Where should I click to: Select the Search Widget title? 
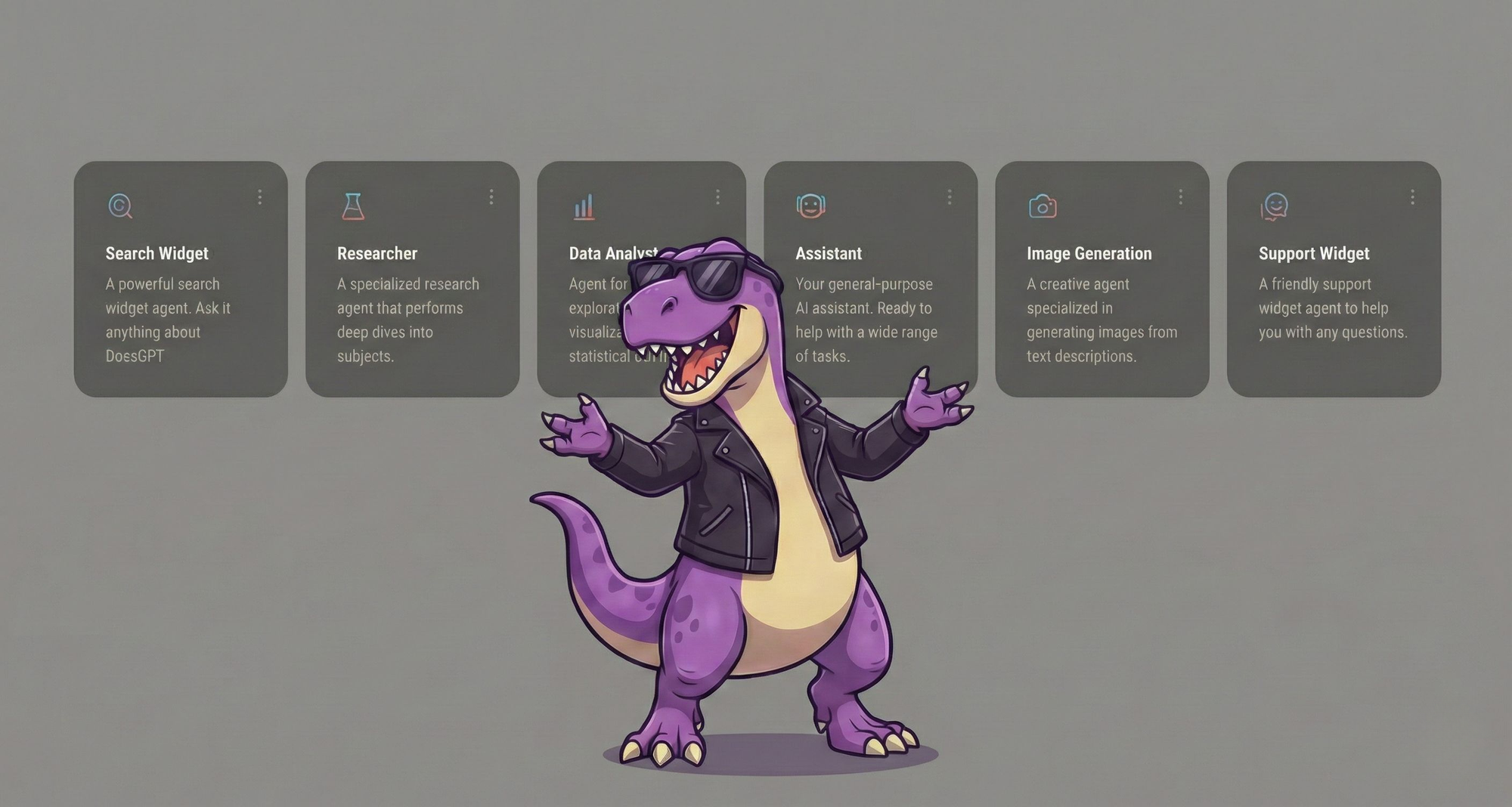pos(155,254)
